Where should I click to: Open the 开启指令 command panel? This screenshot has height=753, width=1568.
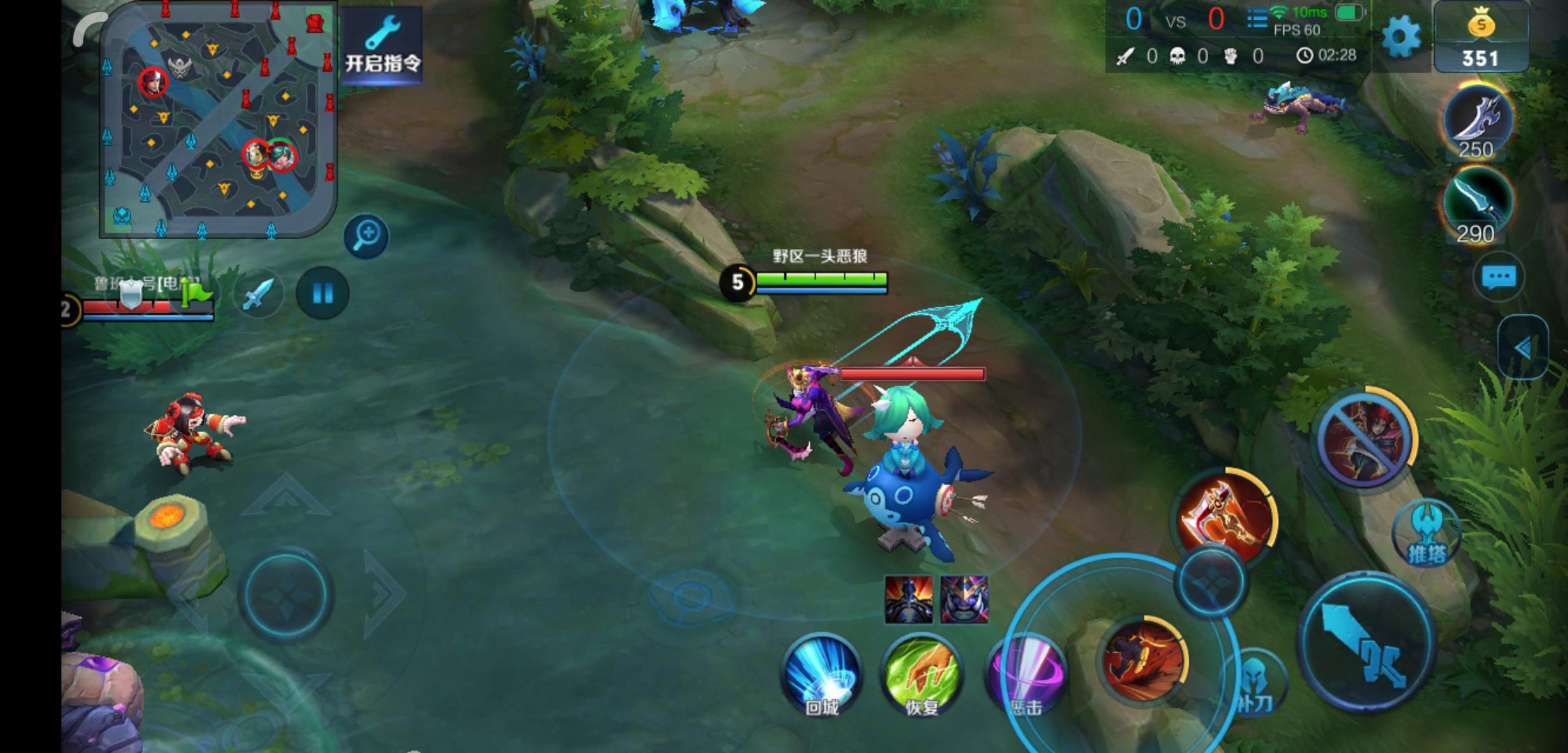[382, 43]
